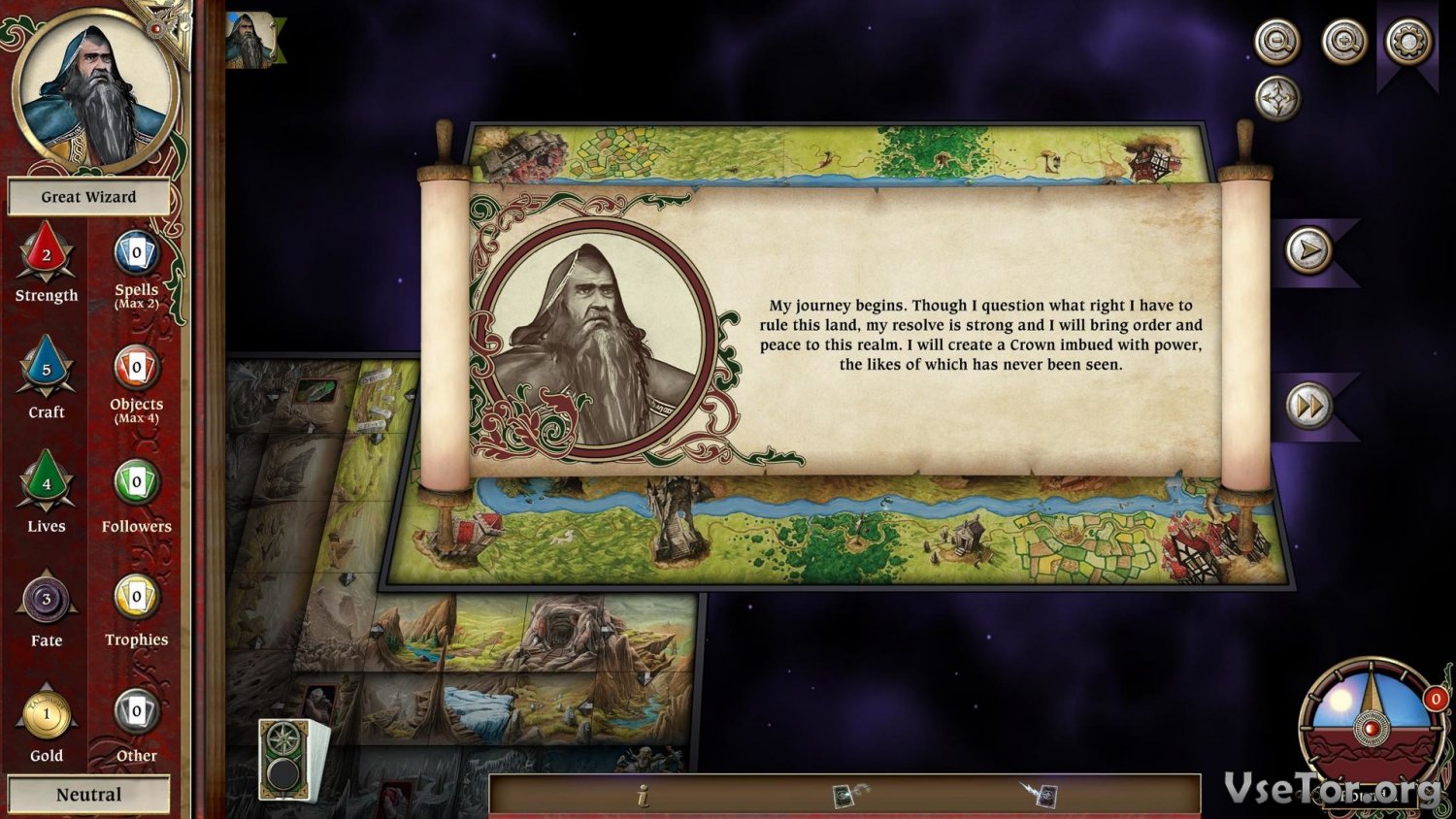1456x819 pixels.
Task: Click the day-night compass dial
Action: 1371,721
